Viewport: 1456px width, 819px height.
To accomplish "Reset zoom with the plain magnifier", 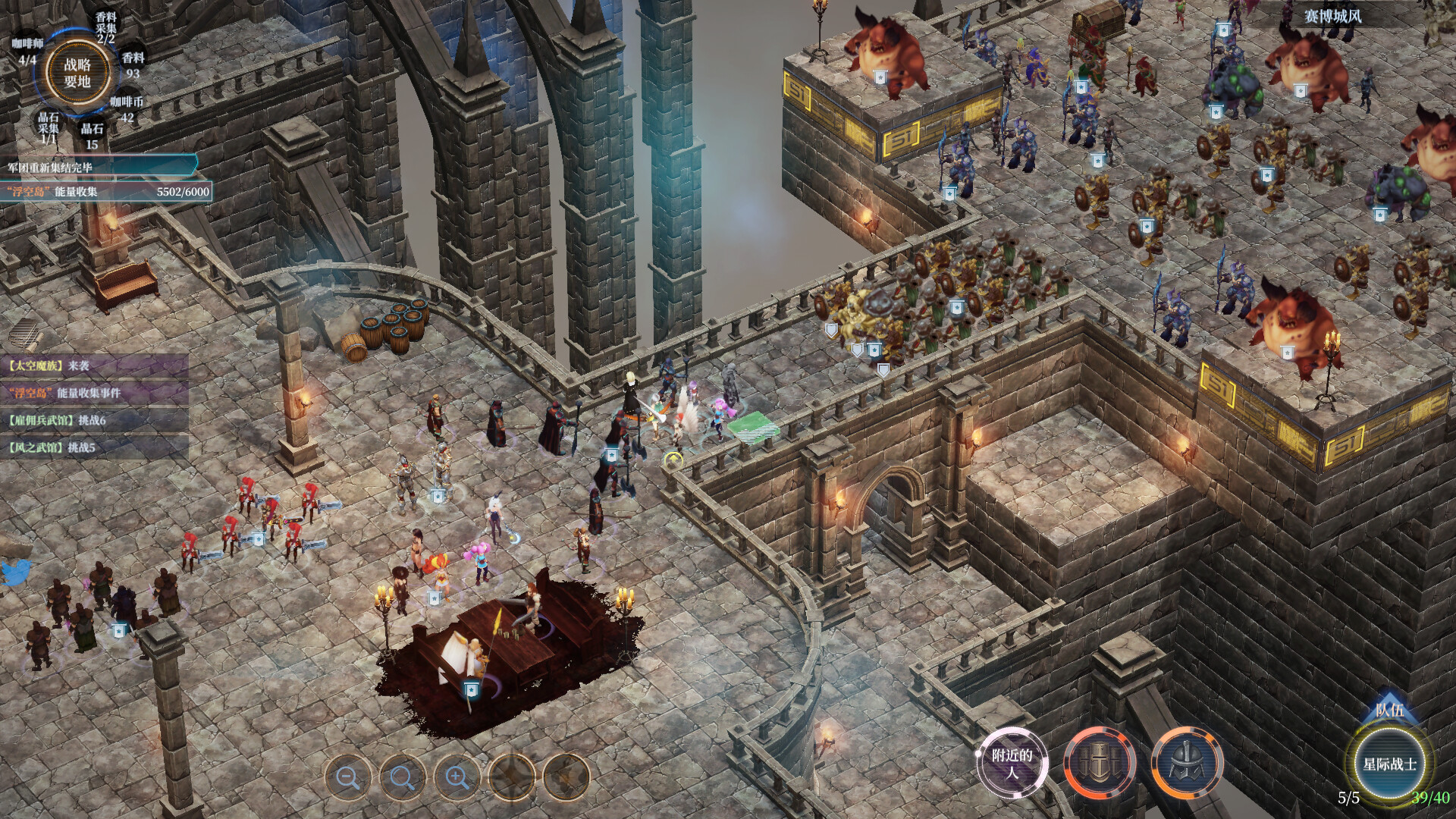I will point(403,777).
